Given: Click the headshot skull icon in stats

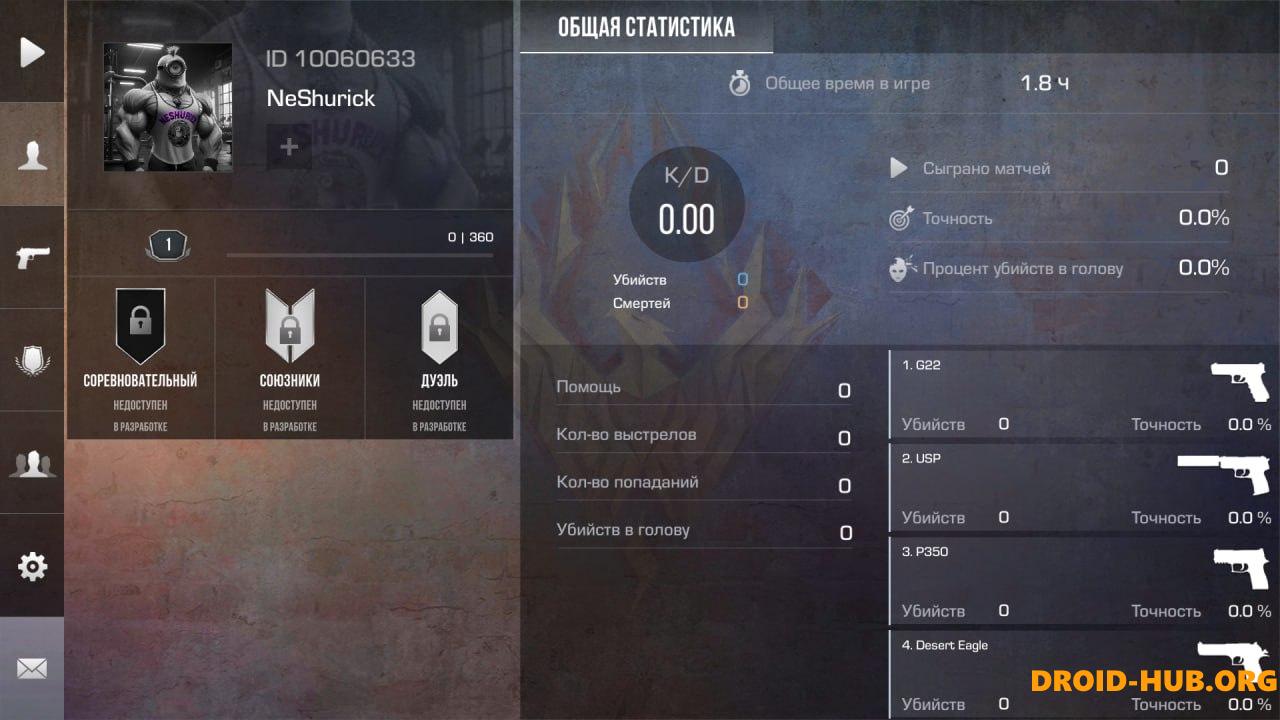Looking at the screenshot, I should click(x=898, y=267).
